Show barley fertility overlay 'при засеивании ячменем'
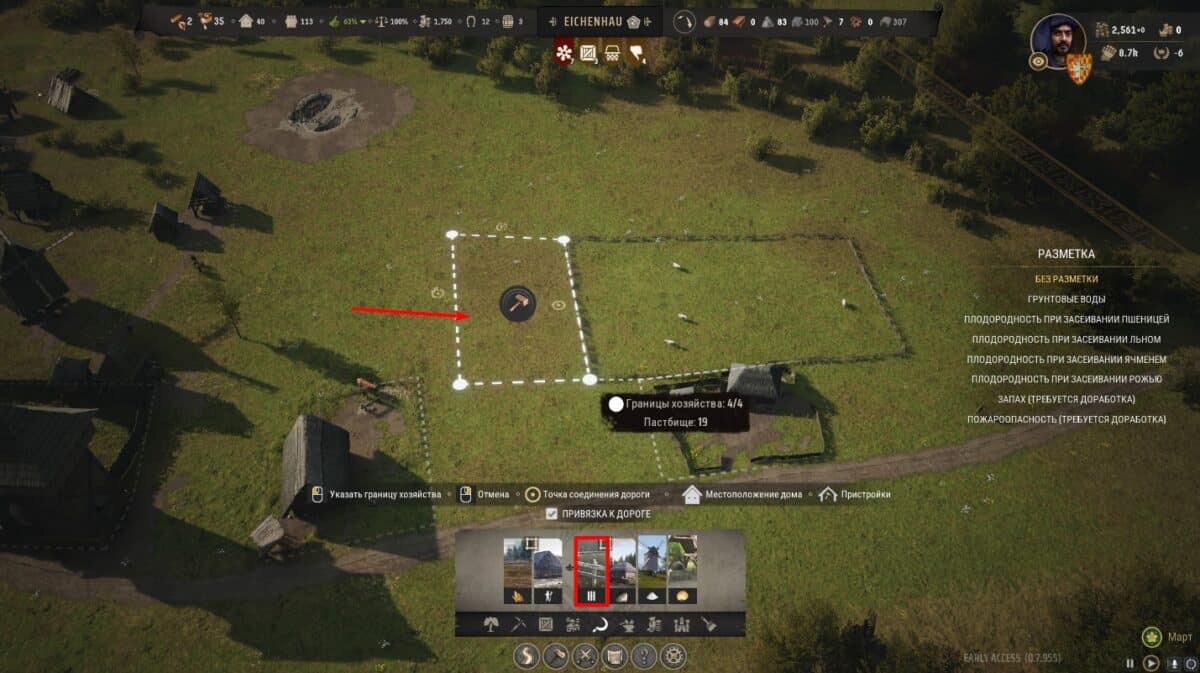Viewport: 1200px width, 673px height. tap(1066, 359)
